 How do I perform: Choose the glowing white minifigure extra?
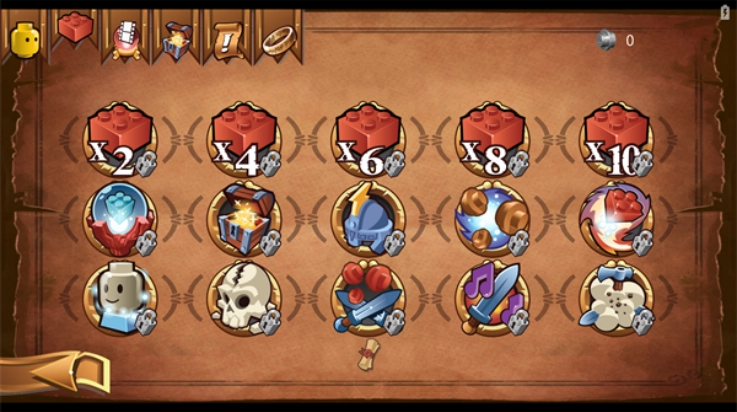120,297
